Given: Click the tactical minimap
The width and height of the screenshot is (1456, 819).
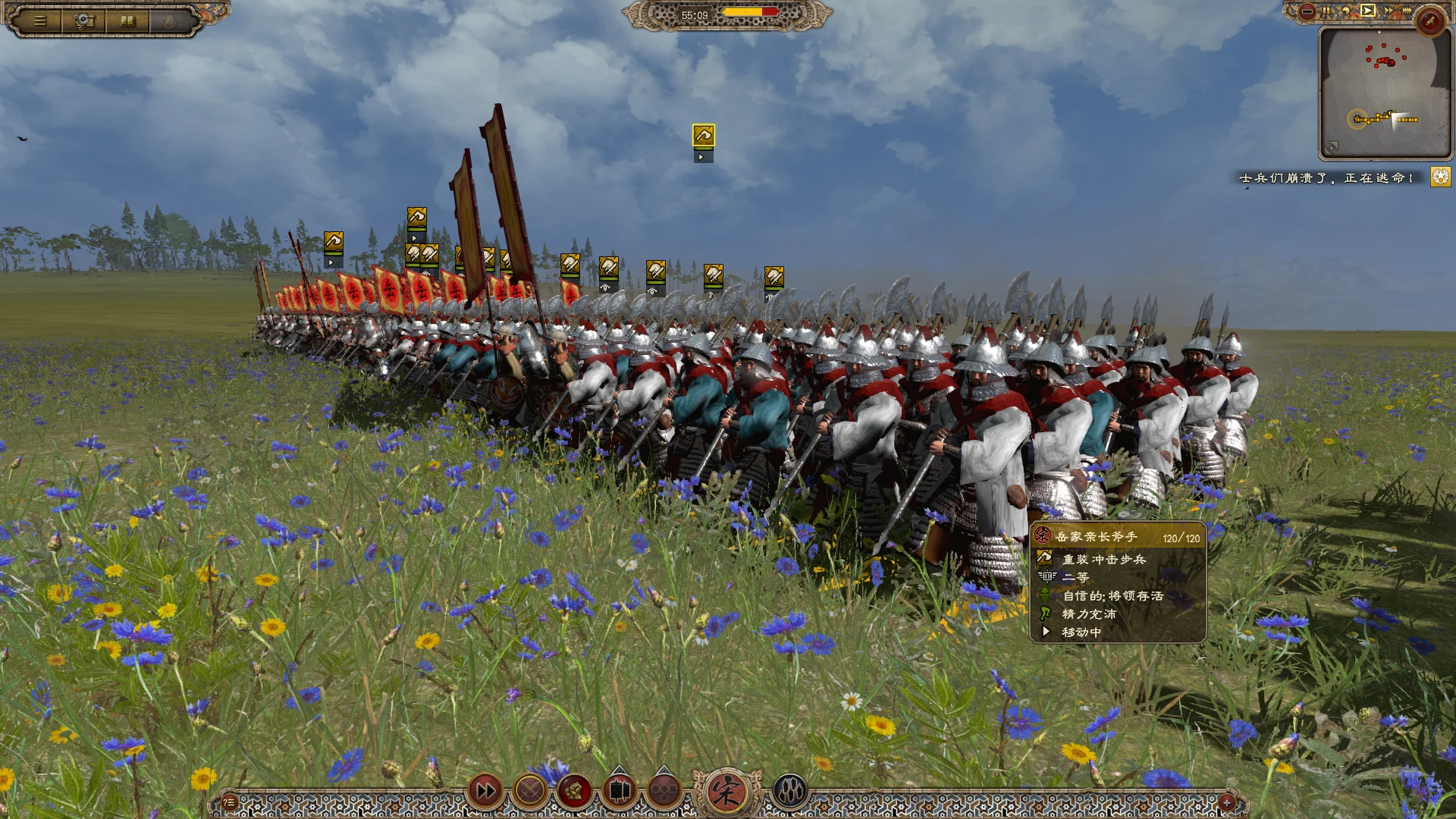Looking at the screenshot, I should pyautogui.click(x=1385, y=93).
